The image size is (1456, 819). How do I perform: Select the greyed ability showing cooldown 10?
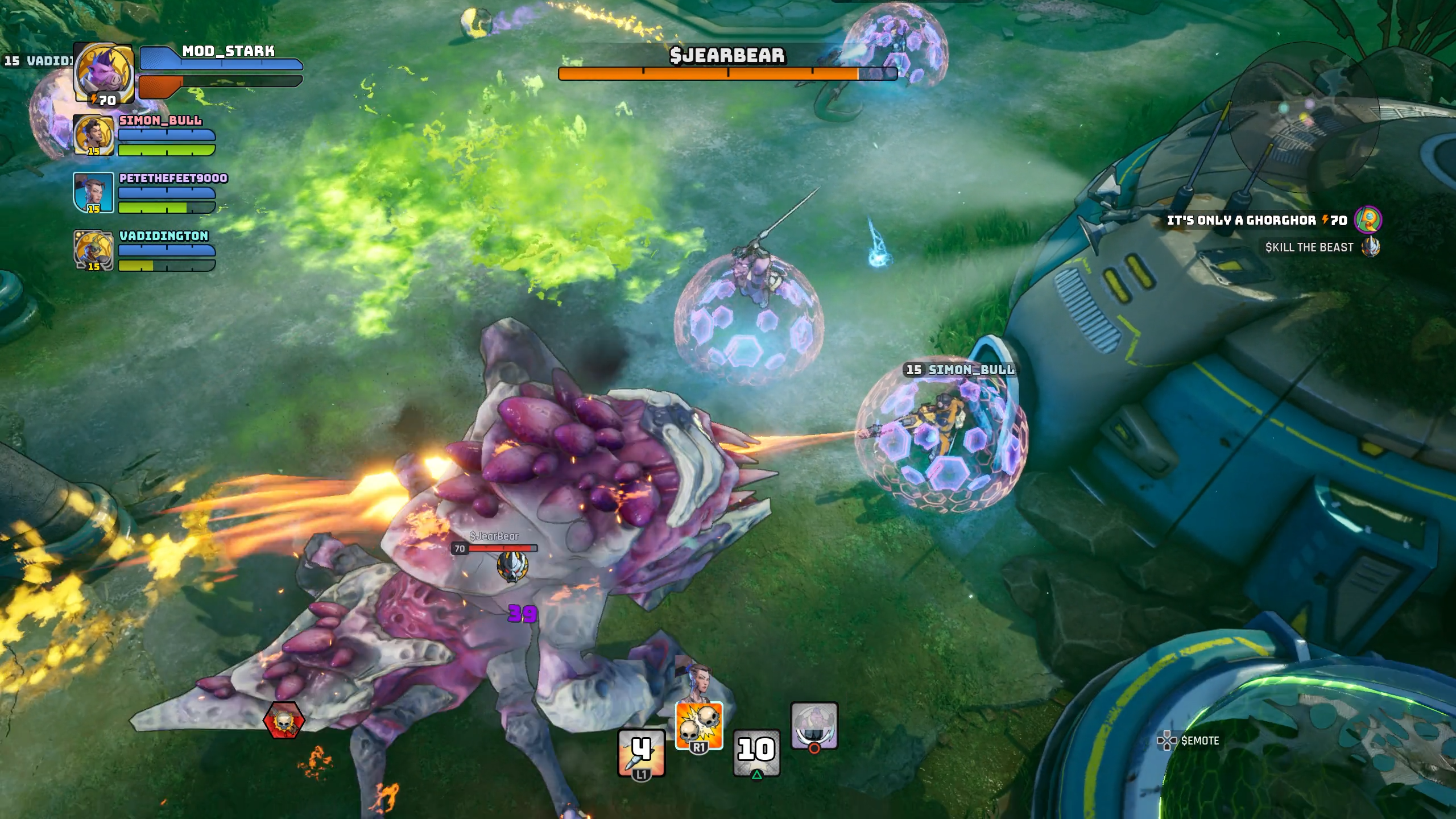click(756, 752)
